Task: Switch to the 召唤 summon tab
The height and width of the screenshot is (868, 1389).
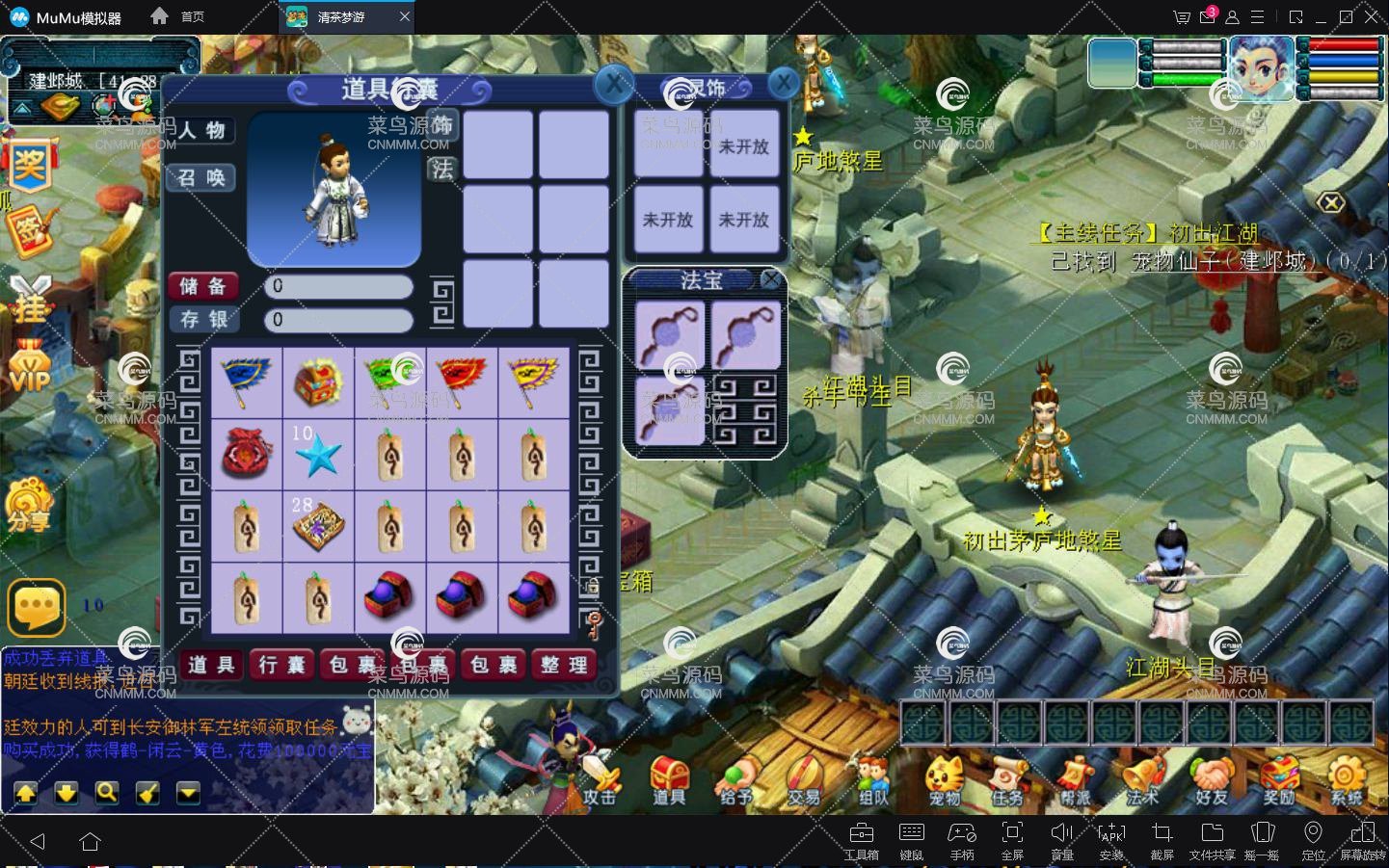Action: click(x=201, y=178)
